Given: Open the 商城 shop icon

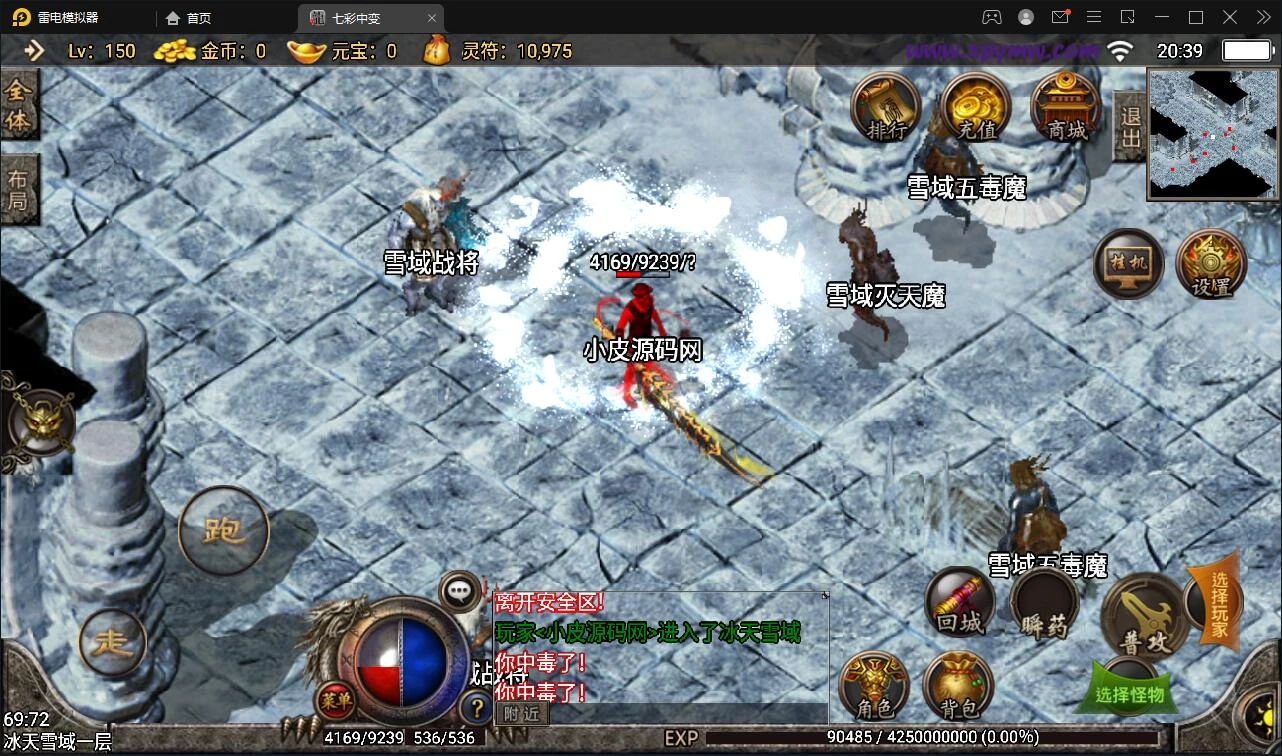Looking at the screenshot, I should [1065, 107].
